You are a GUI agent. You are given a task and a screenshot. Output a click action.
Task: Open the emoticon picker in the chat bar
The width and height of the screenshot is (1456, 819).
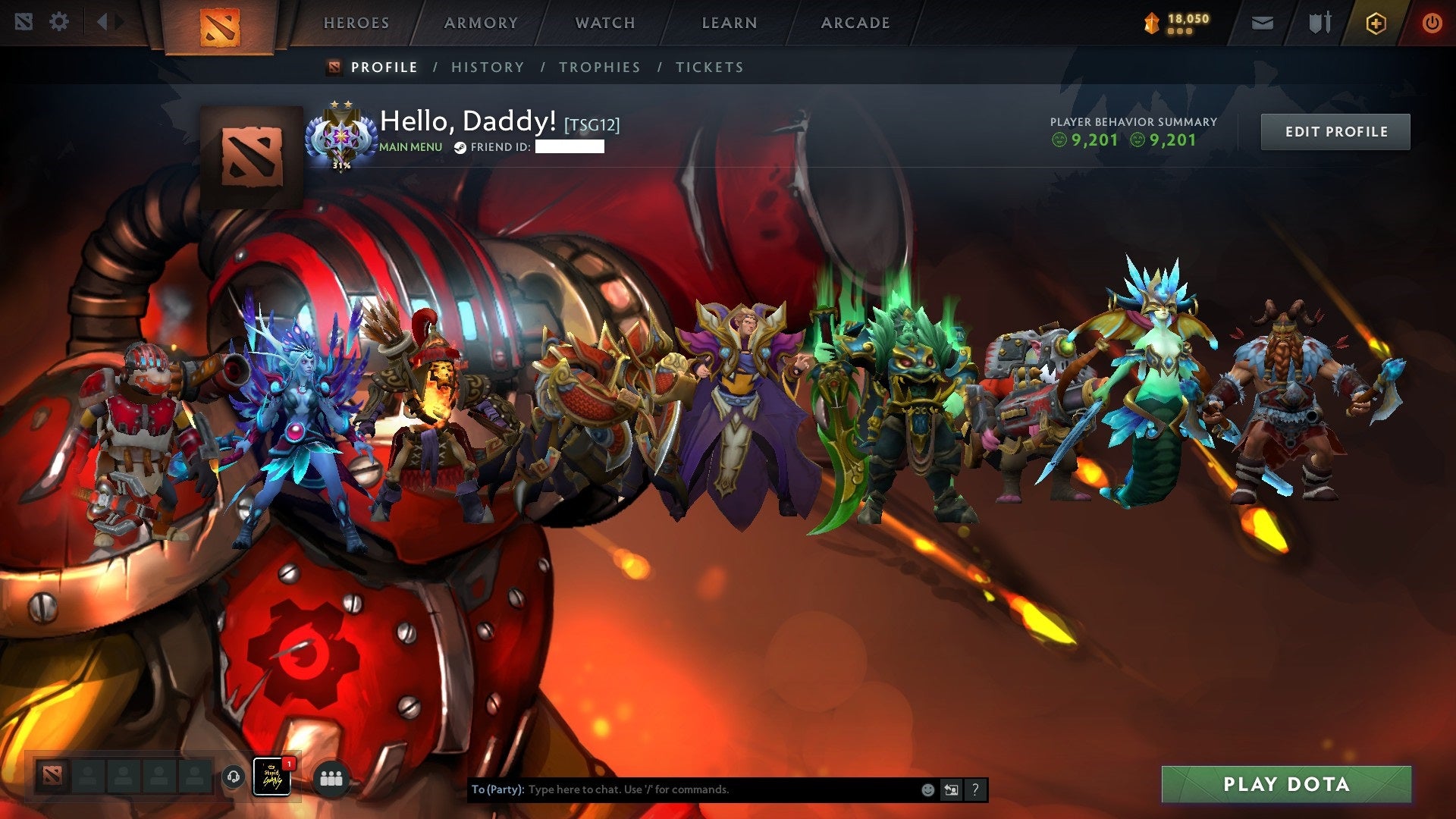927,789
